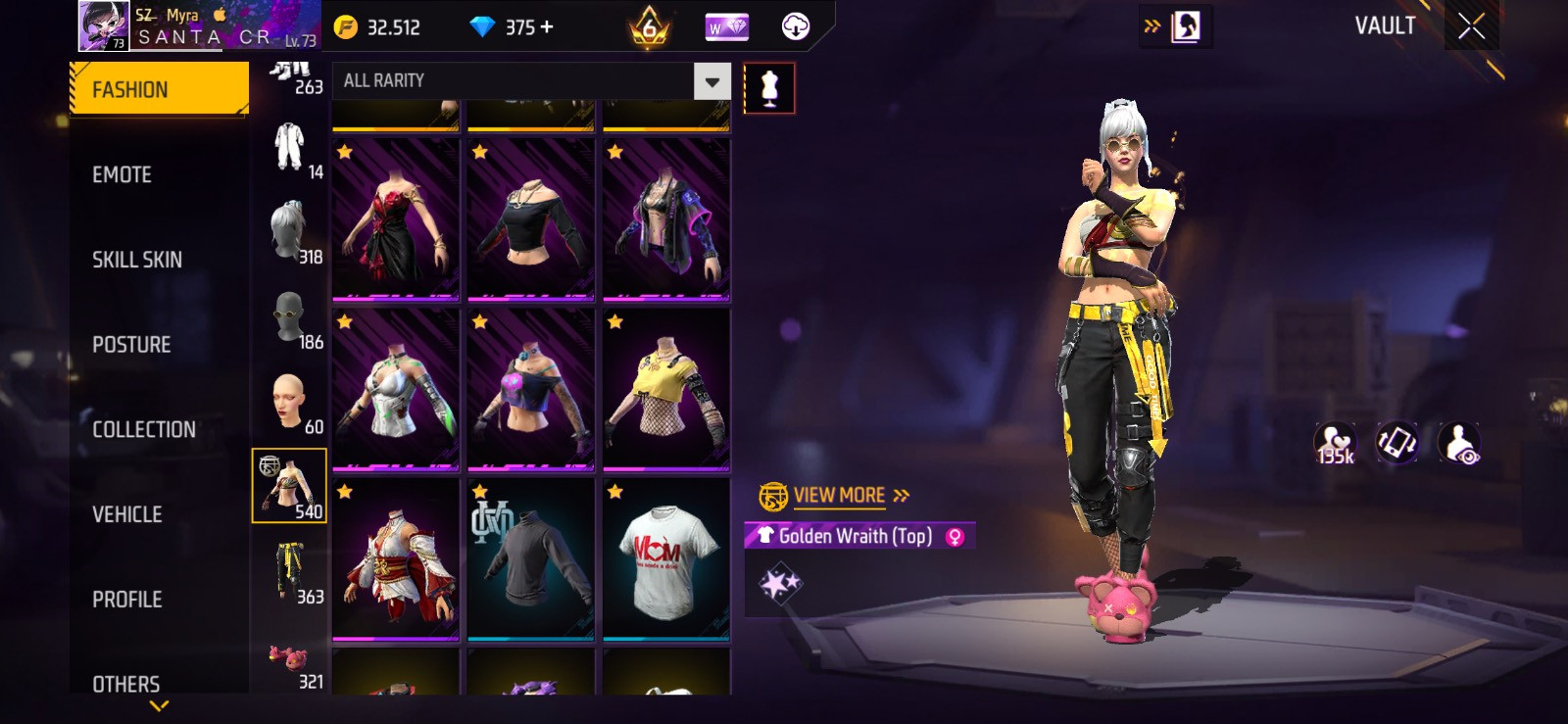This screenshot has height=724, width=1568.
Task: Switch to the Skill Skin tab
Action: [x=137, y=260]
